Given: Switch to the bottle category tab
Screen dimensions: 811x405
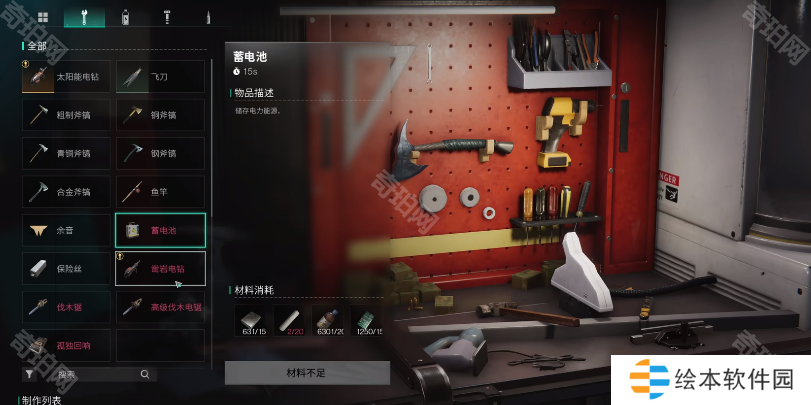Looking at the screenshot, I should coord(125,17).
